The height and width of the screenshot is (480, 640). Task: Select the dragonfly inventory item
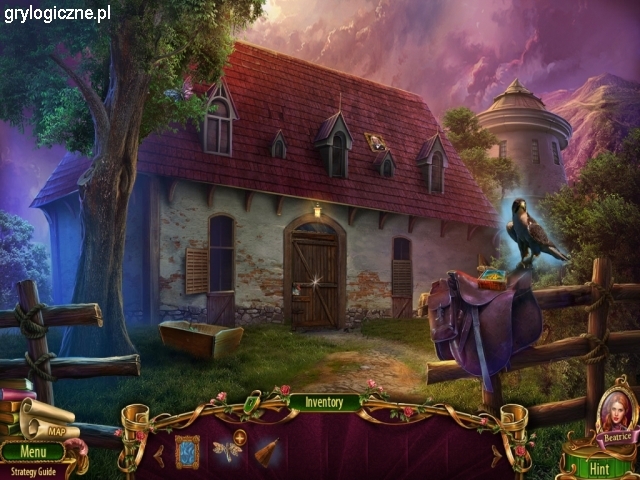click(227, 451)
